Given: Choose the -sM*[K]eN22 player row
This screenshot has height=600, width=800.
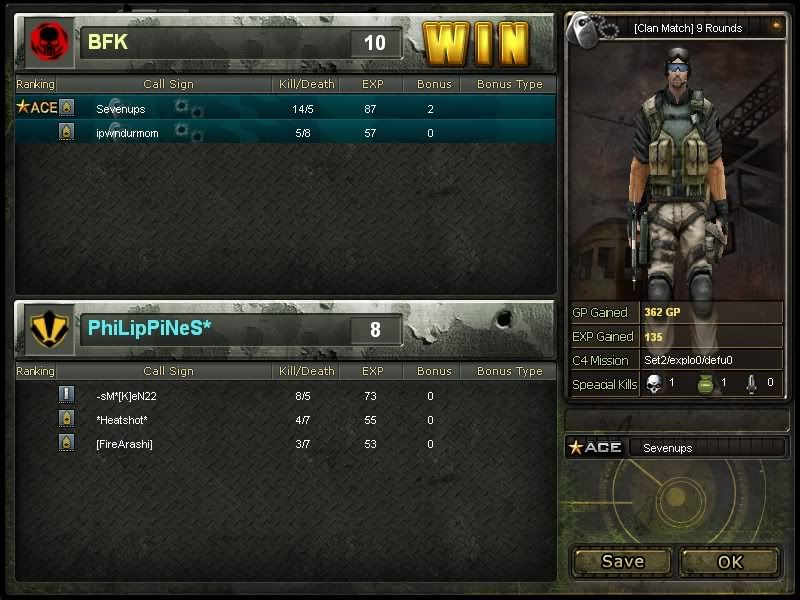Looking at the screenshot, I should pos(285,396).
